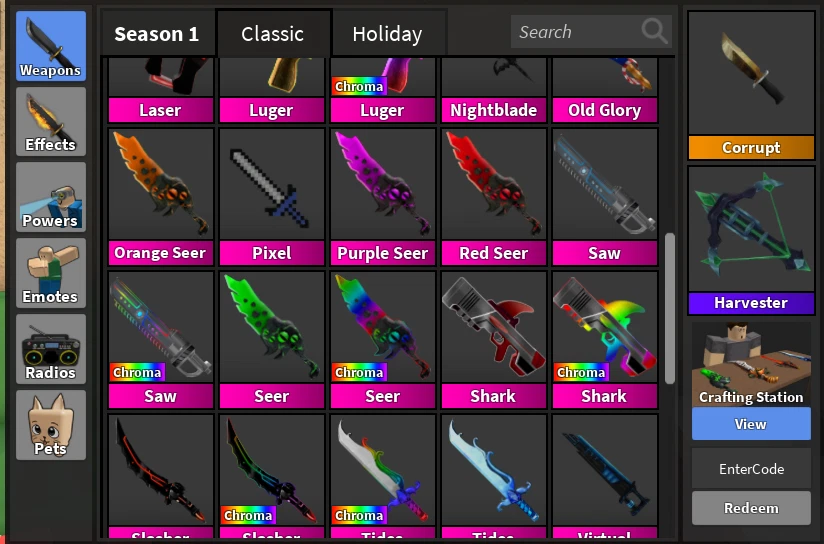Choose the Pixel sword slot
The height and width of the screenshot is (544, 824).
(x=271, y=196)
